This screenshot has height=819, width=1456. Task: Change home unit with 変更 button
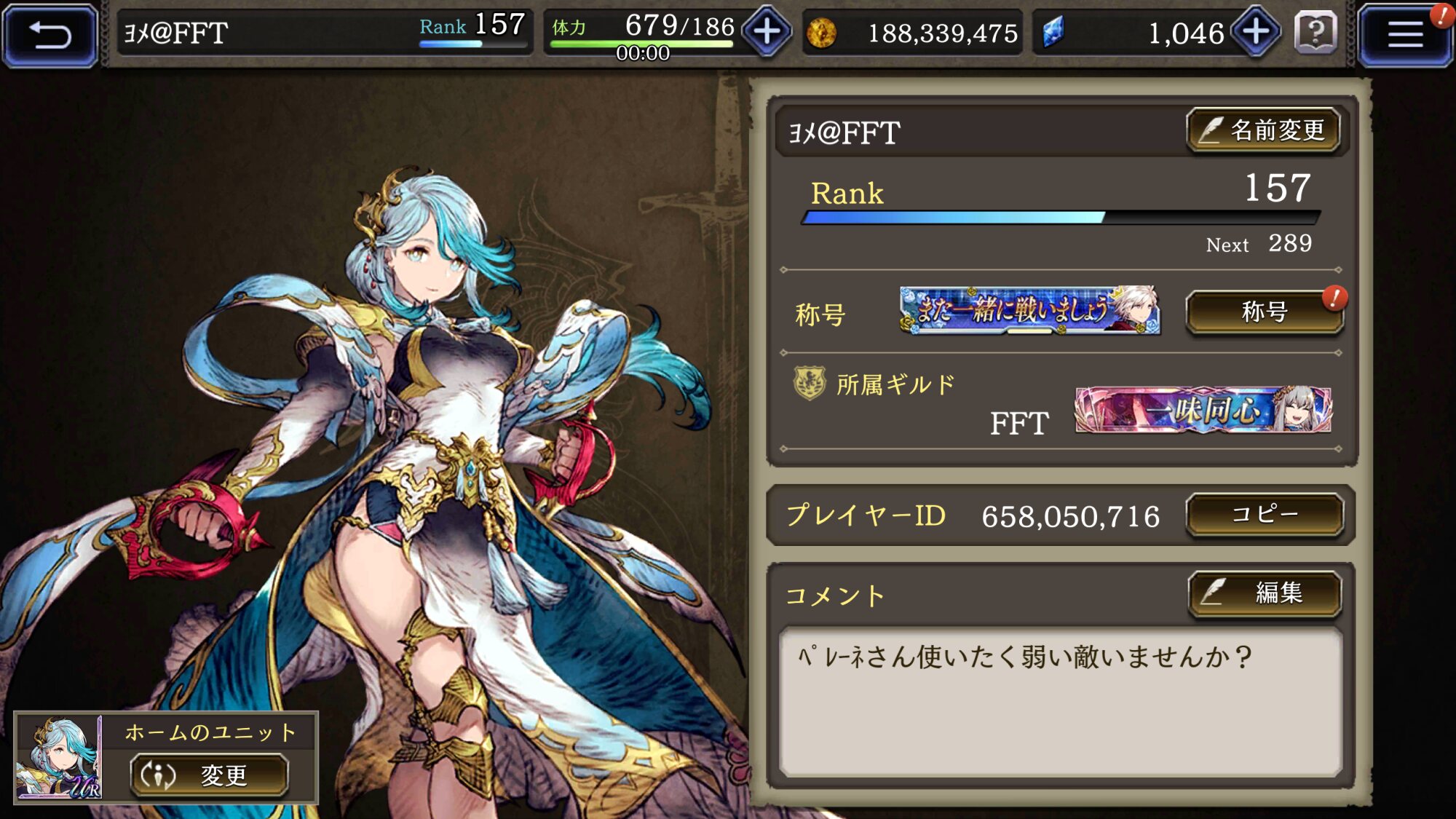tap(210, 775)
